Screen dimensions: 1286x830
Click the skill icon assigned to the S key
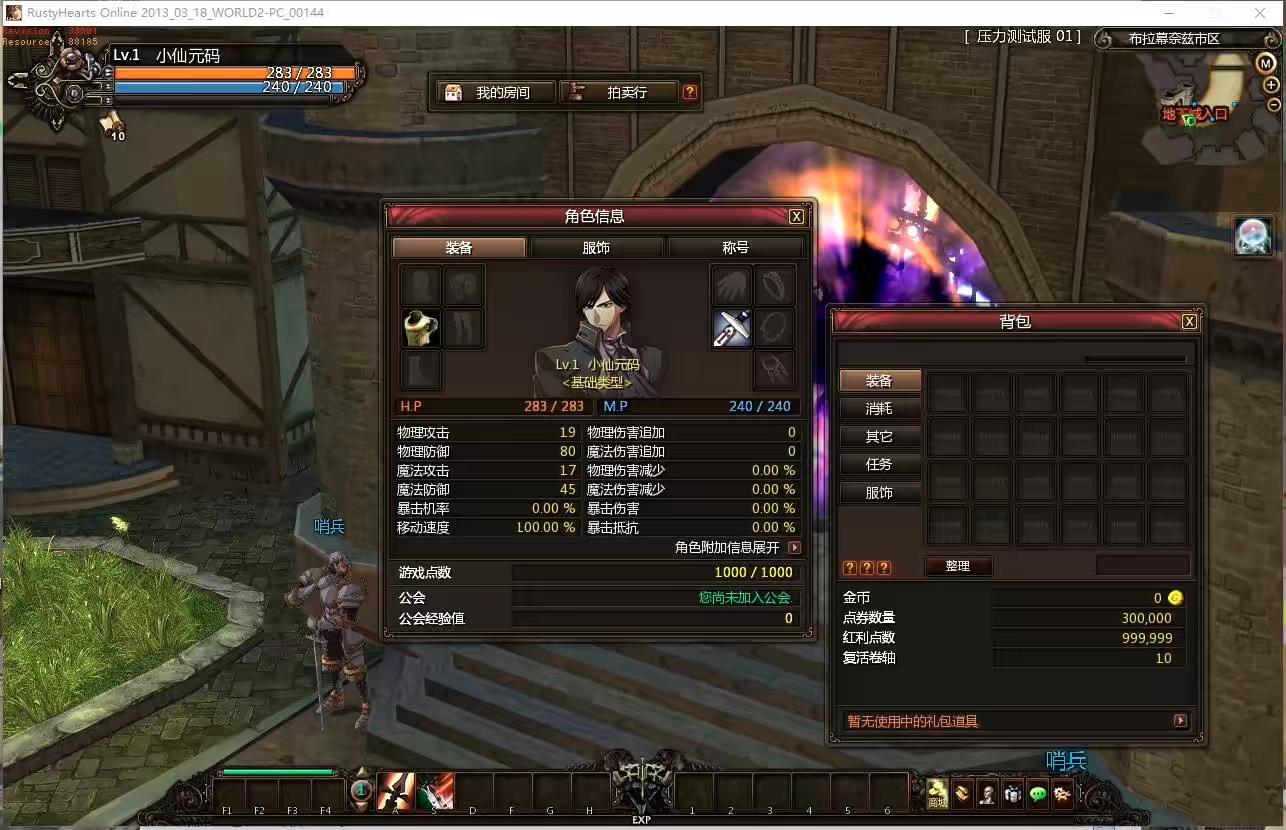434,791
